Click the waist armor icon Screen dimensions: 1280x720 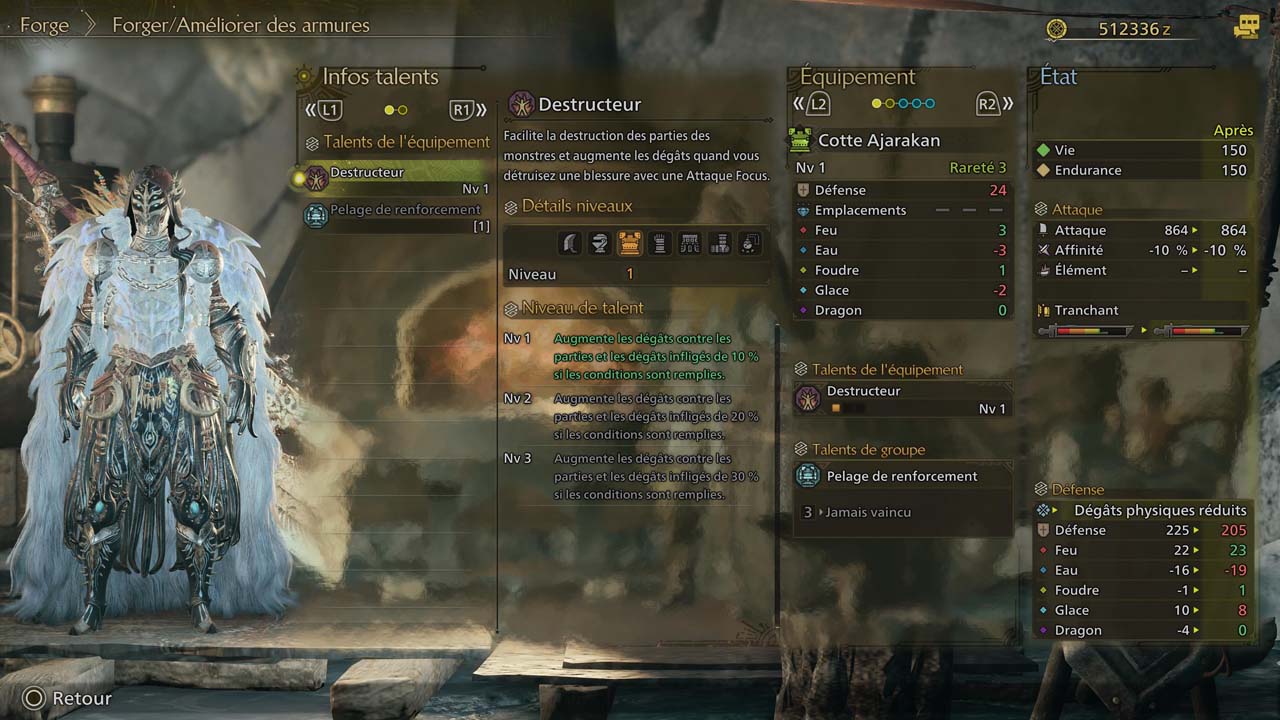(x=689, y=242)
